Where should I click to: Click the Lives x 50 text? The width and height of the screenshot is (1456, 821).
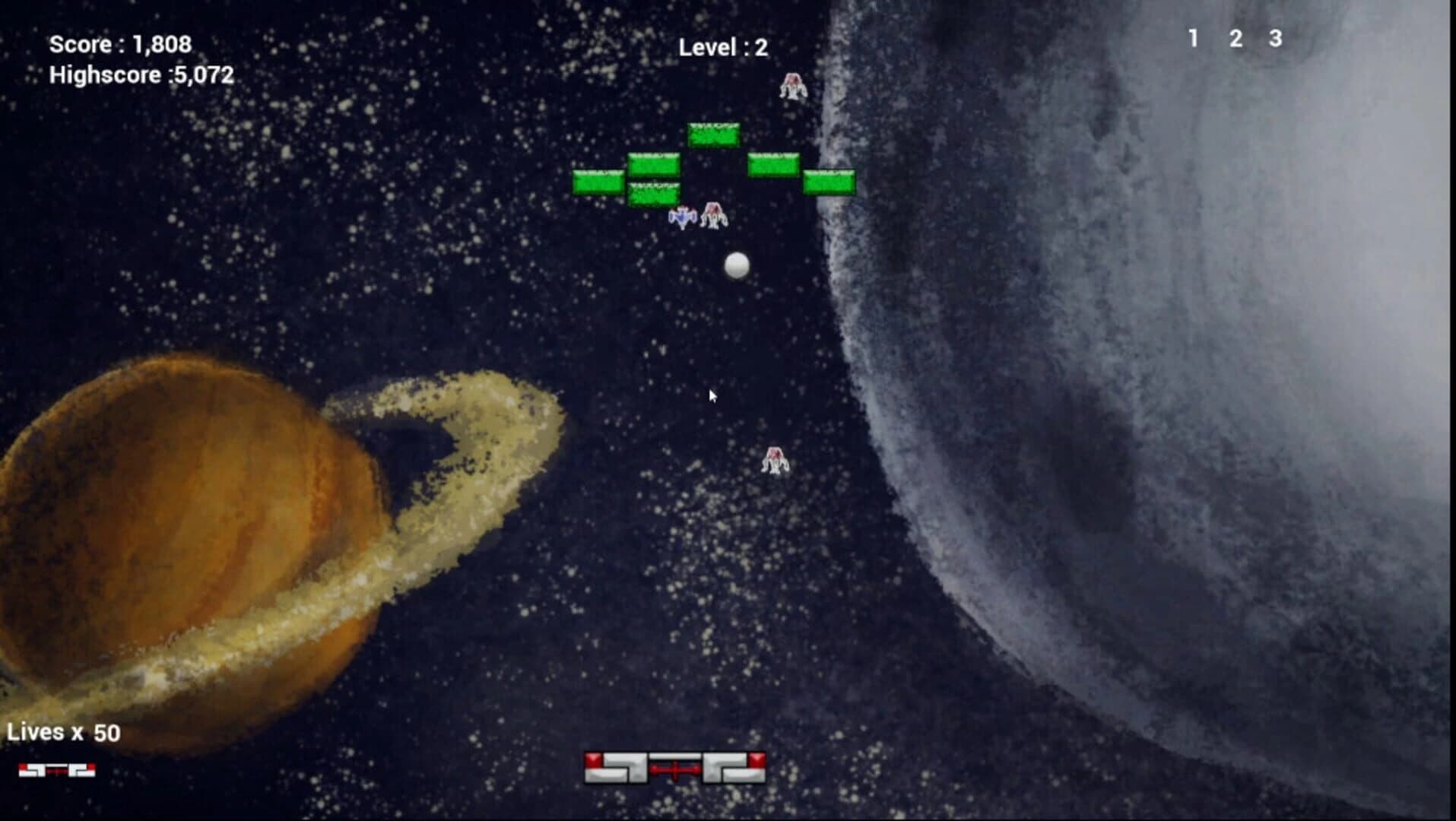(x=65, y=731)
